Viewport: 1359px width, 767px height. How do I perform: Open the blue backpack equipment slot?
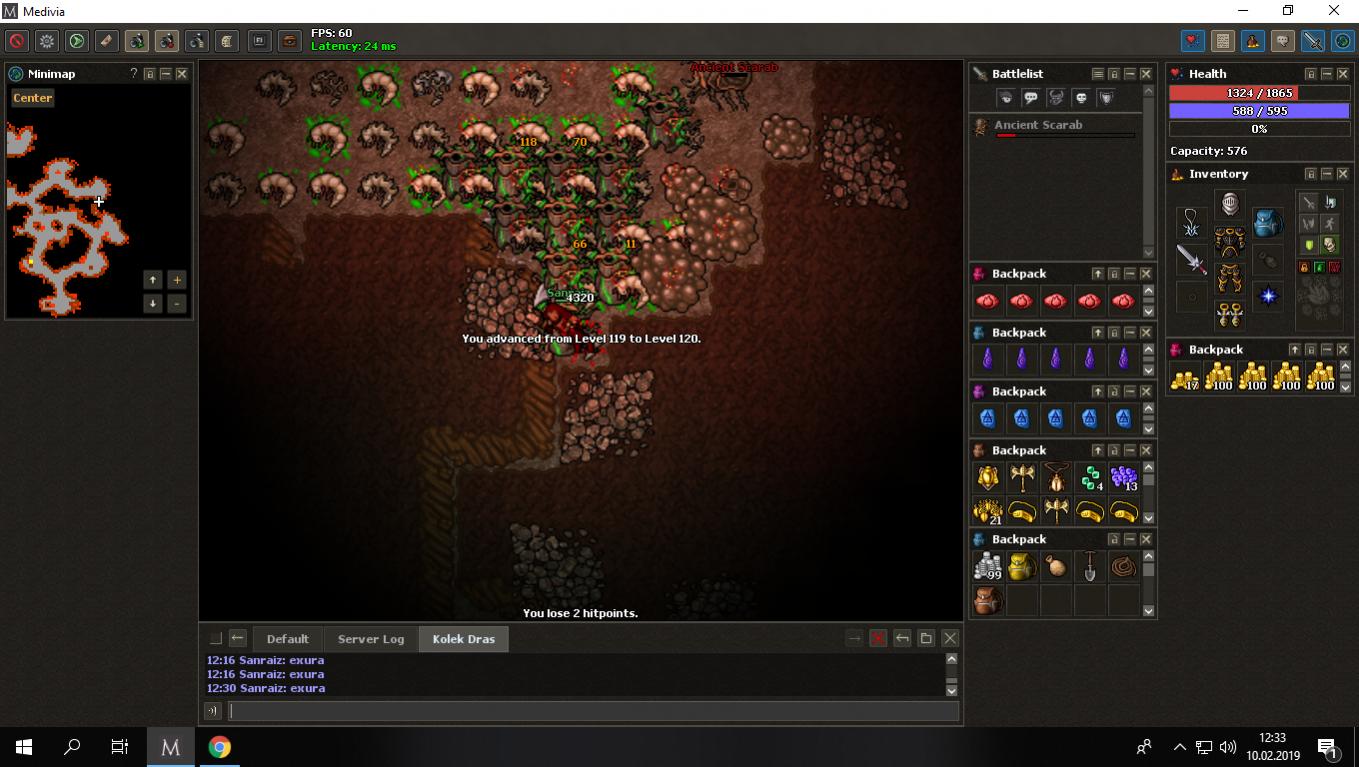click(x=1267, y=222)
